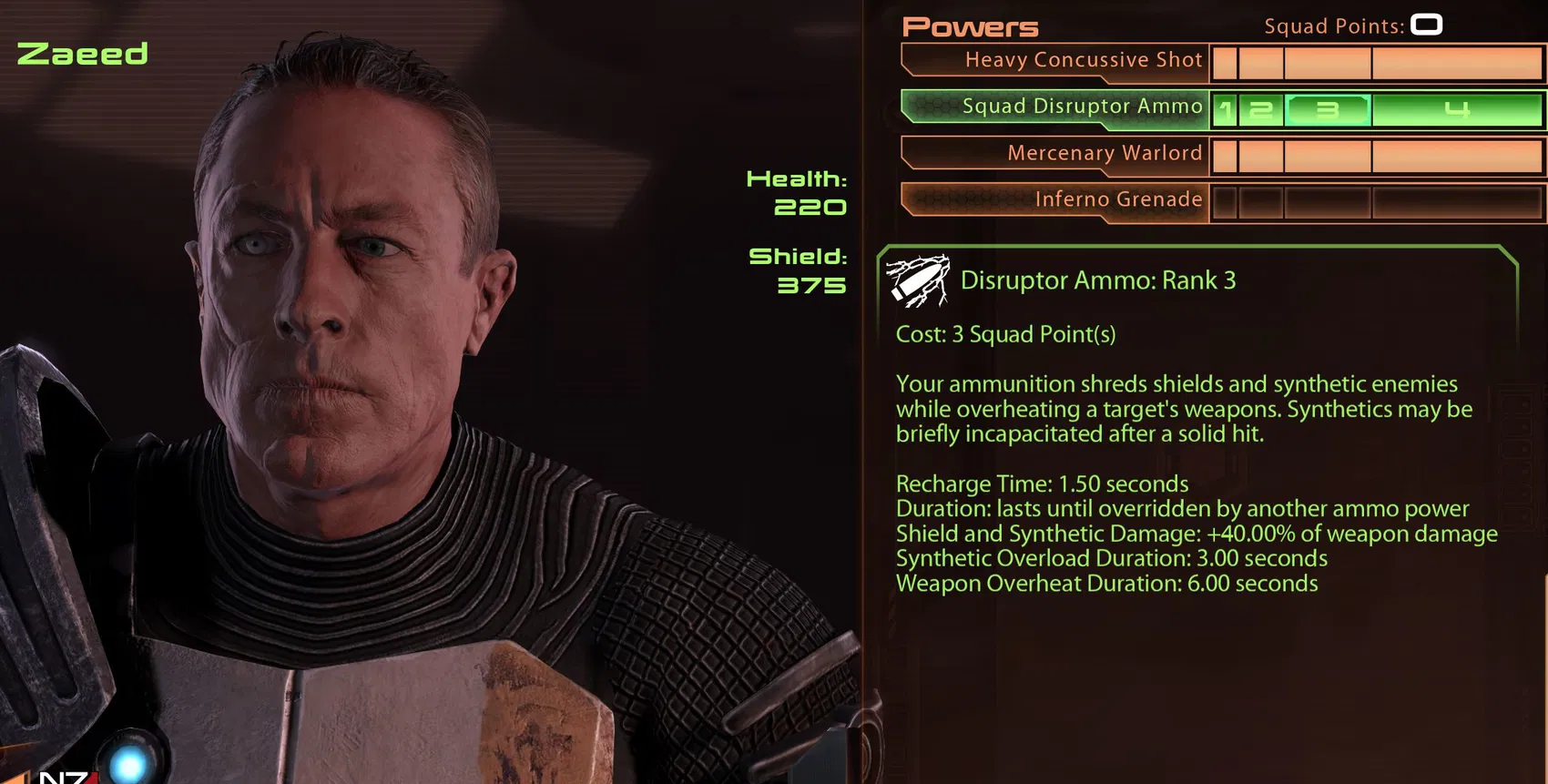
Task: Switch to the Powers section header
Action: [969, 25]
